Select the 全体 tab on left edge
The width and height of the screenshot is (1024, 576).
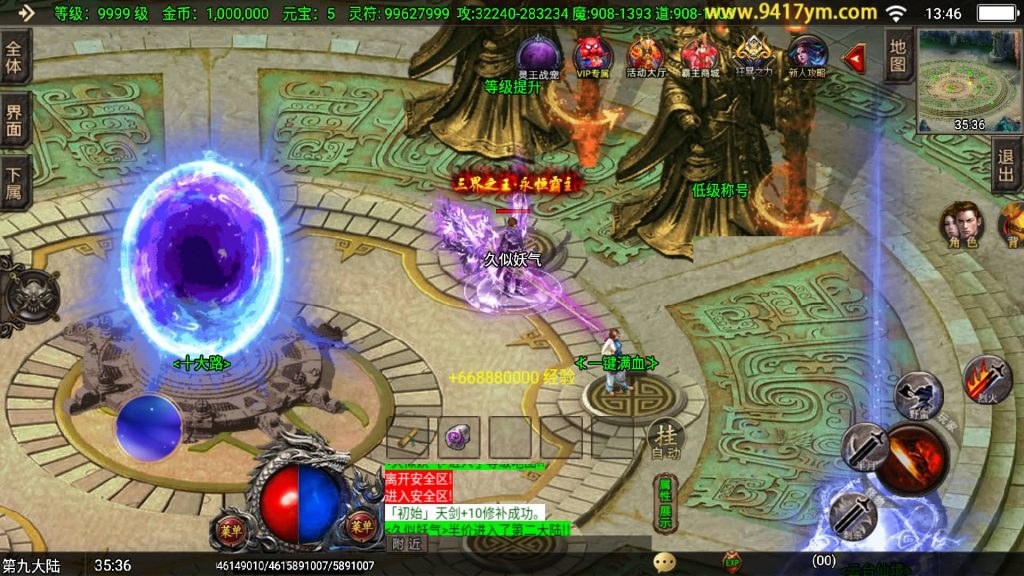(x=15, y=56)
